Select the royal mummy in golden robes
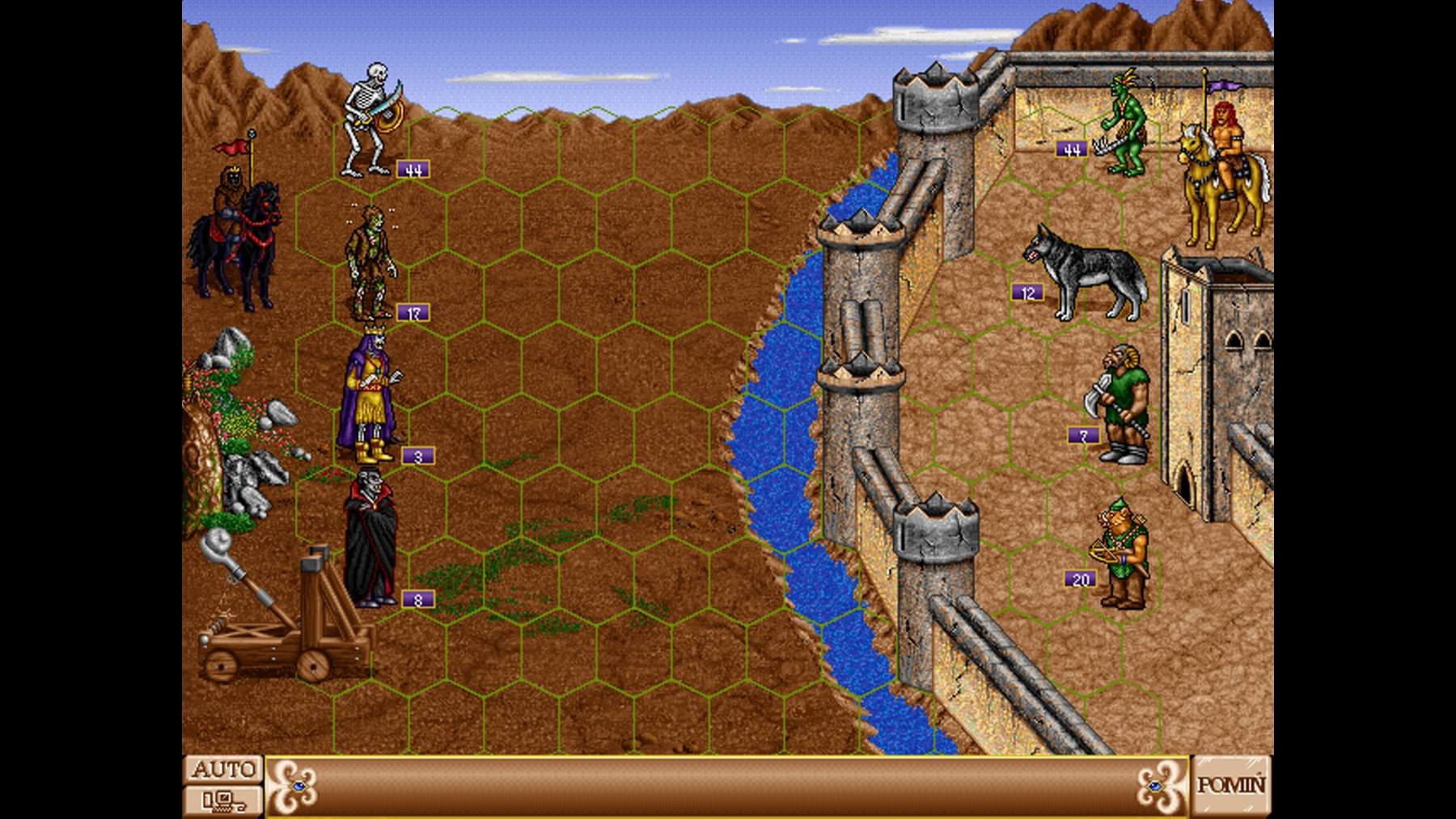The width and height of the screenshot is (1456, 819). point(368,396)
